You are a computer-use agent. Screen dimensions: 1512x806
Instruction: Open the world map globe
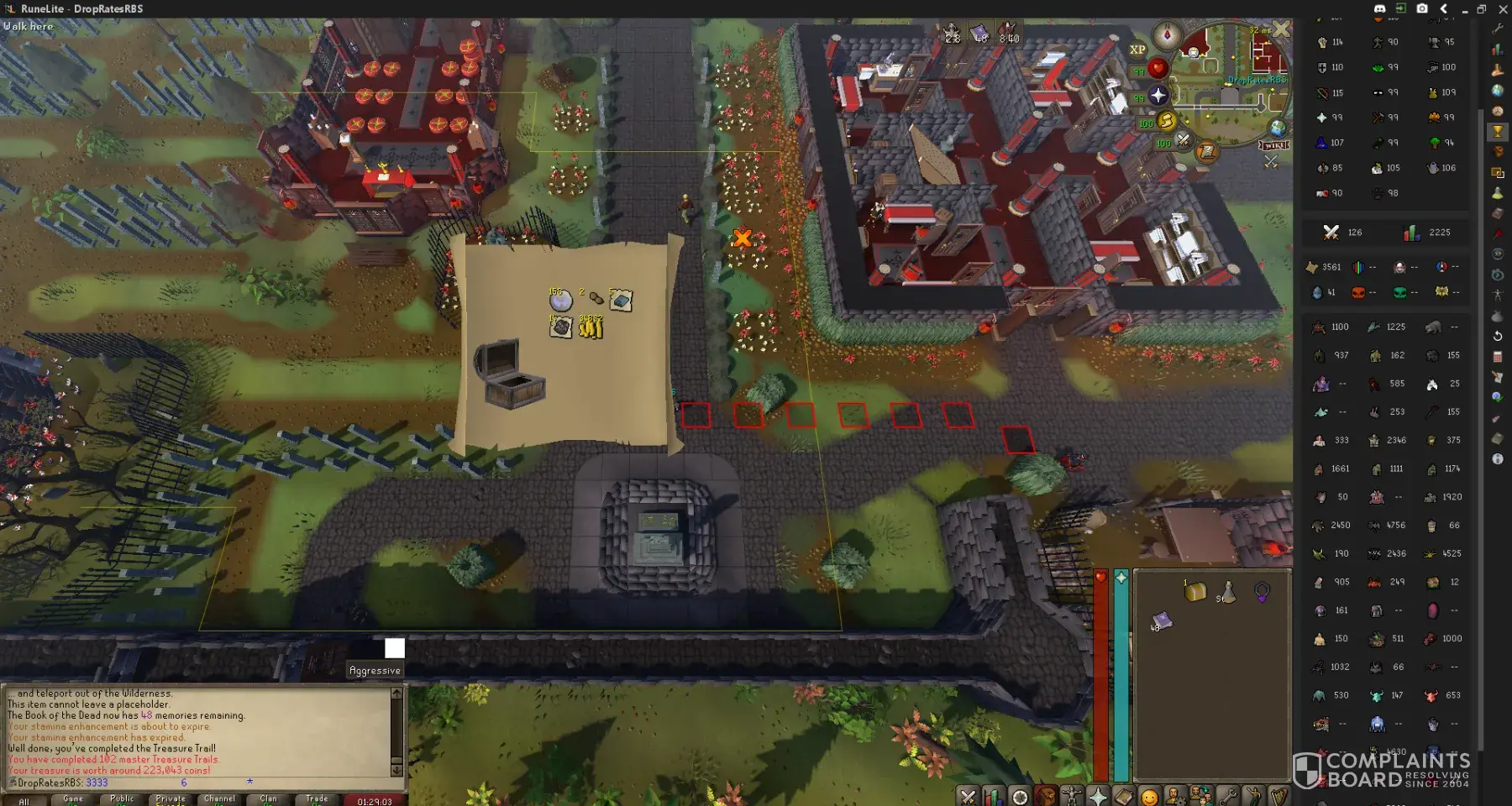[1278, 128]
